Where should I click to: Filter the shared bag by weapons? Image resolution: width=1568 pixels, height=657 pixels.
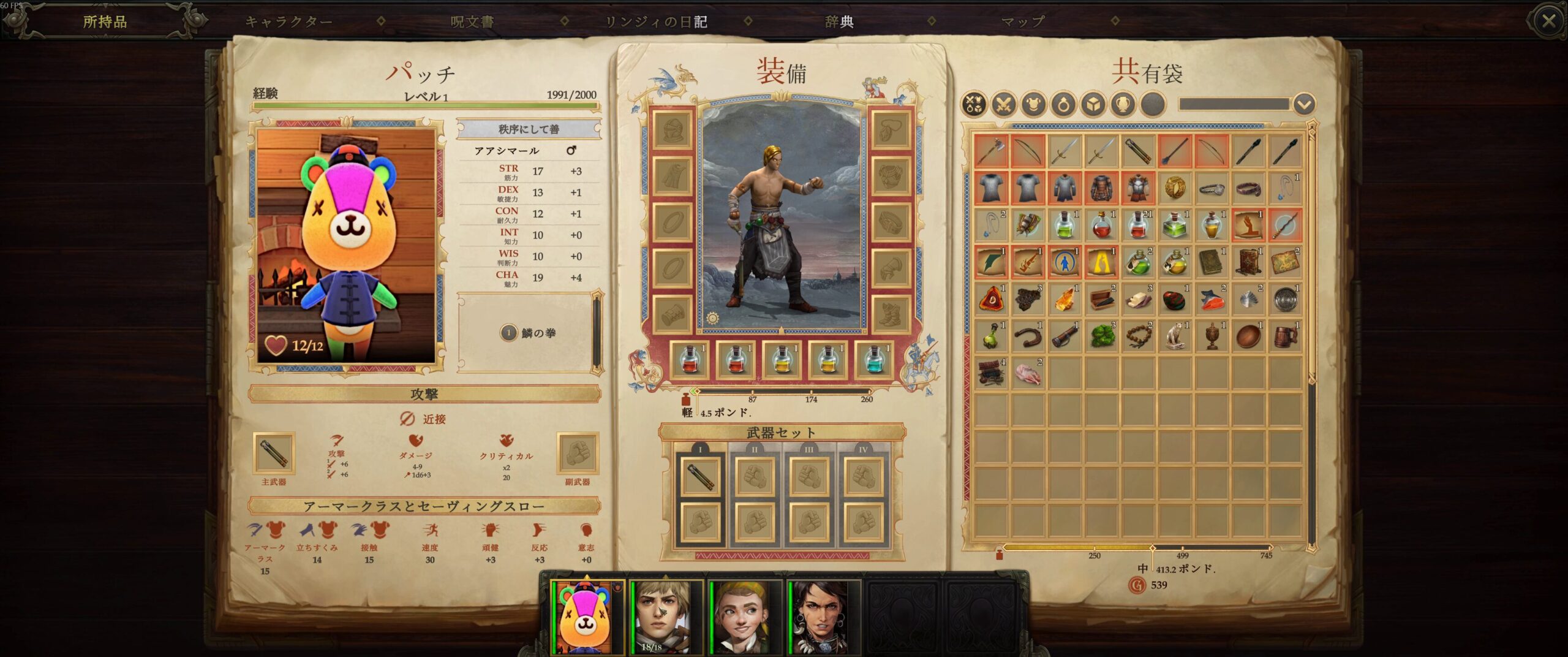(x=1004, y=105)
